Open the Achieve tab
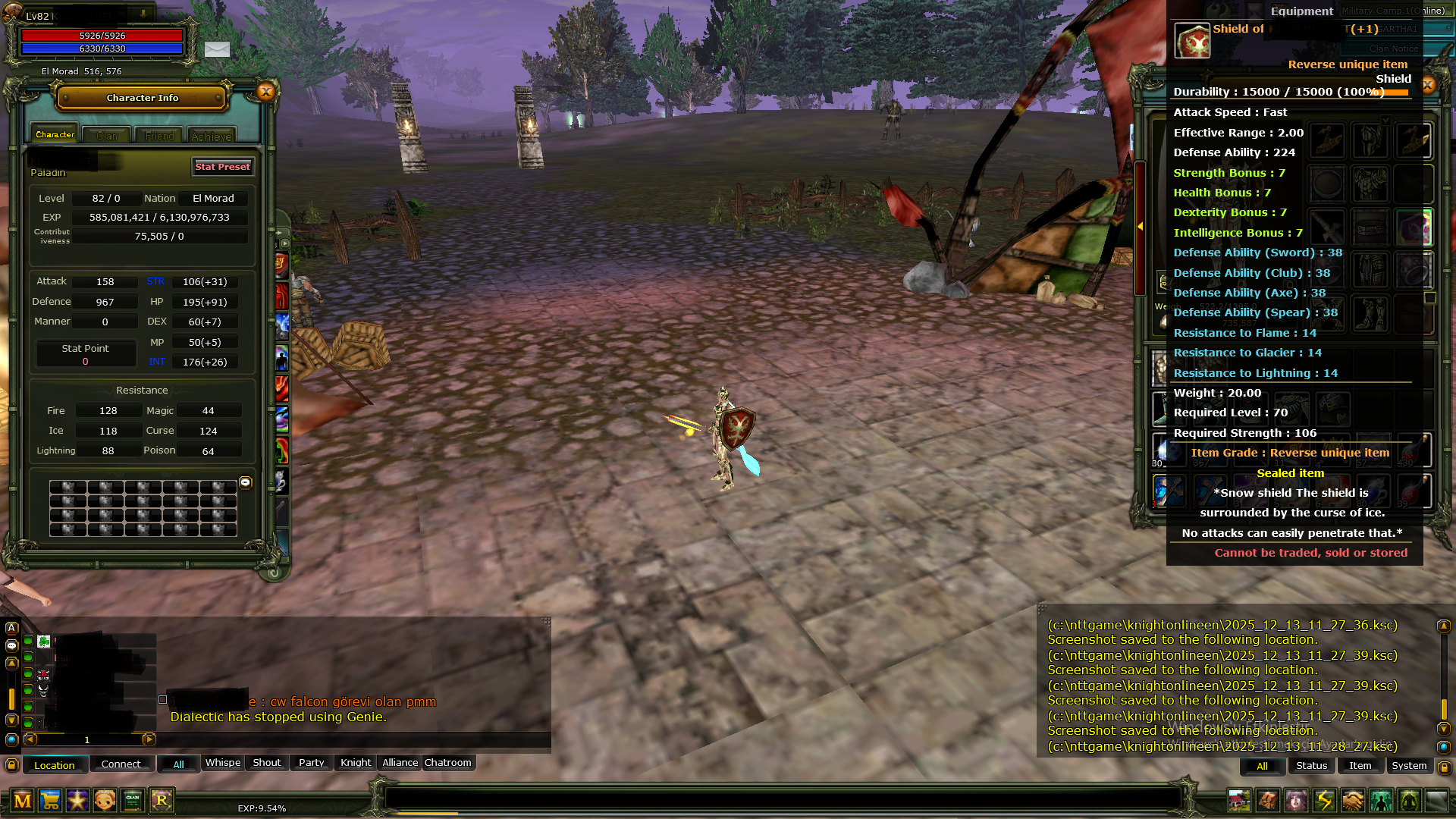The width and height of the screenshot is (1456, 819). [x=212, y=136]
